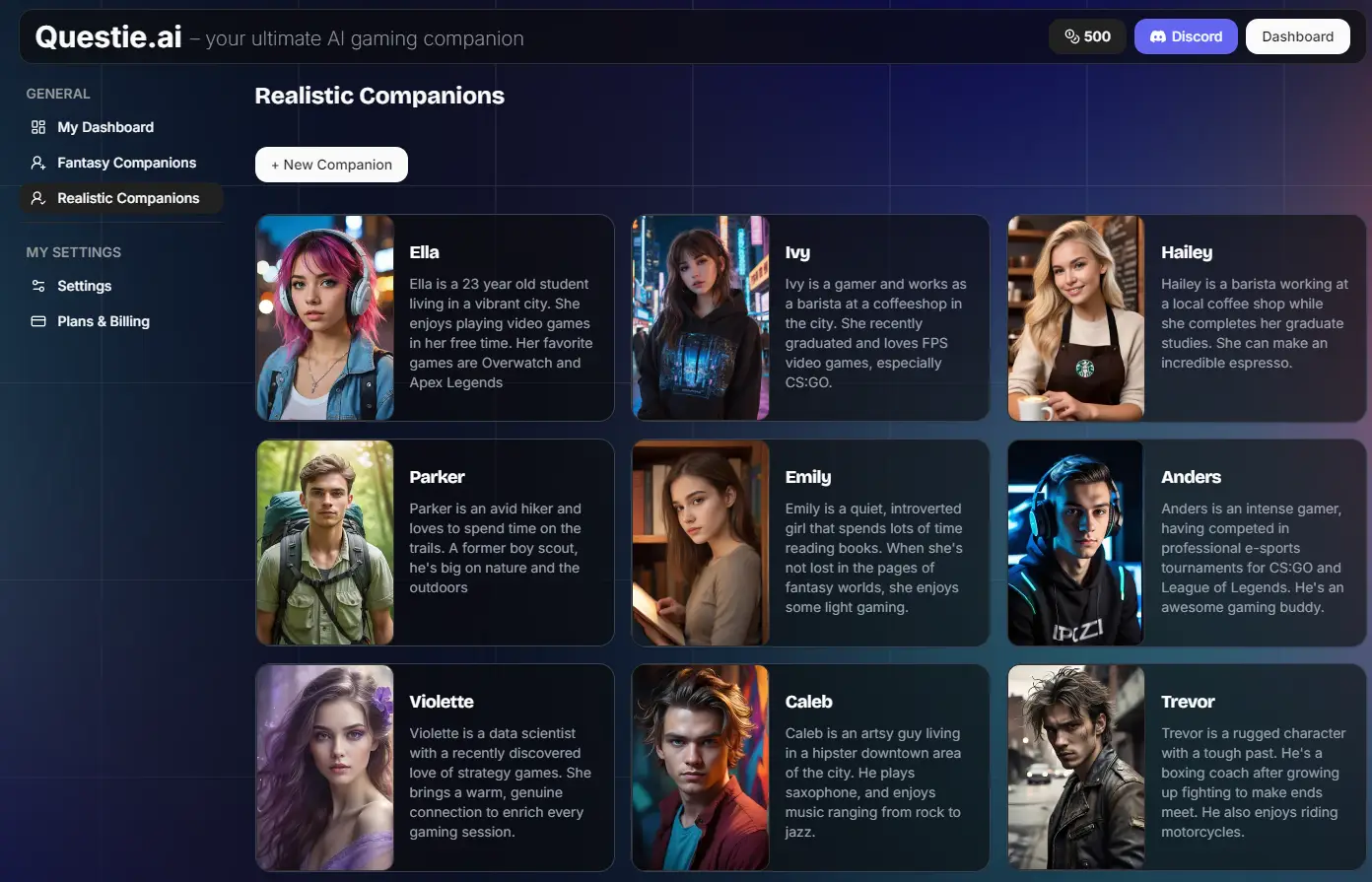Open the Settings page
The width and height of the screenshot is (1372, 882).
(x=84, y=286)
